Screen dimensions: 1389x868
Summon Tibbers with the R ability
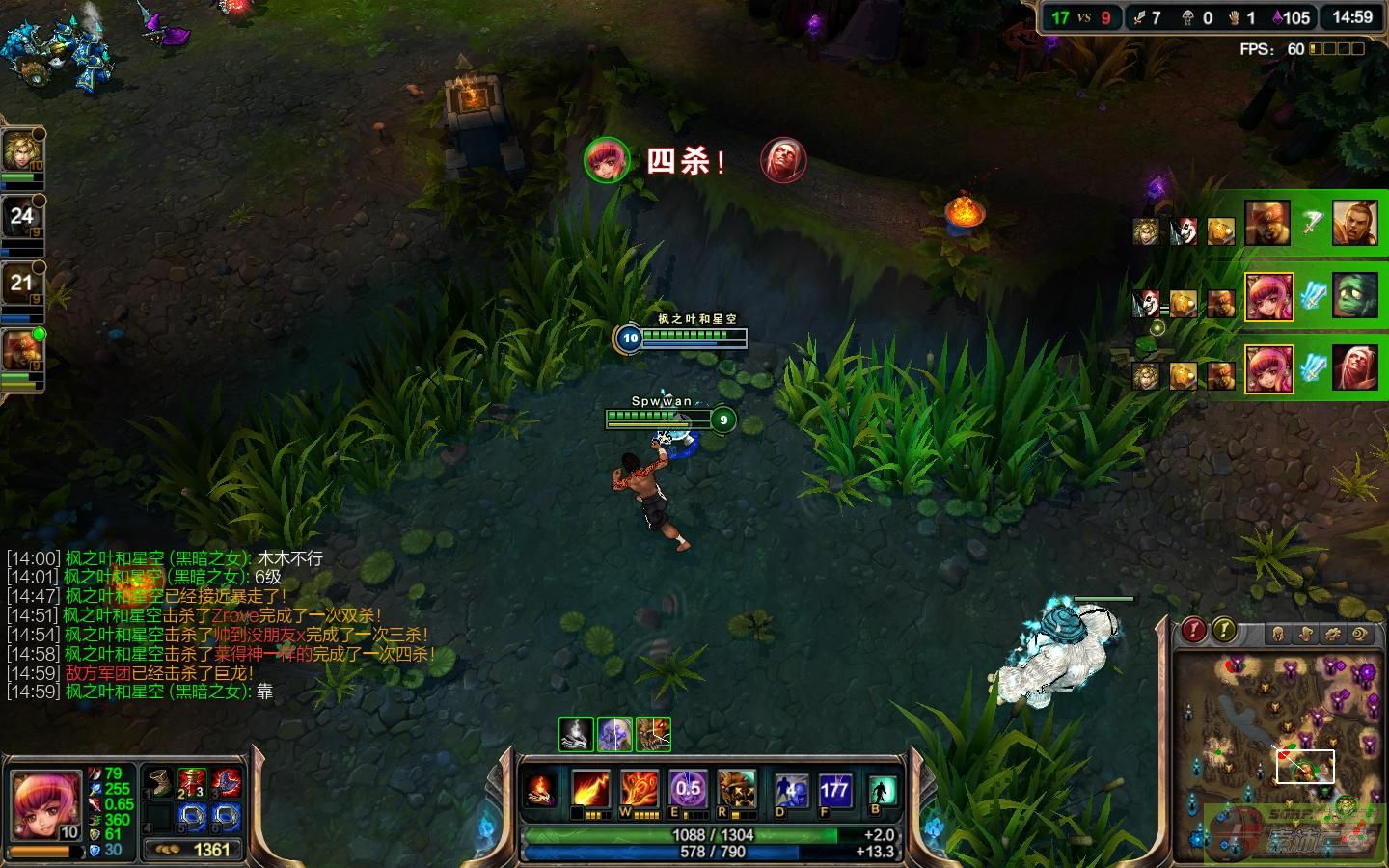pos(736,789)
